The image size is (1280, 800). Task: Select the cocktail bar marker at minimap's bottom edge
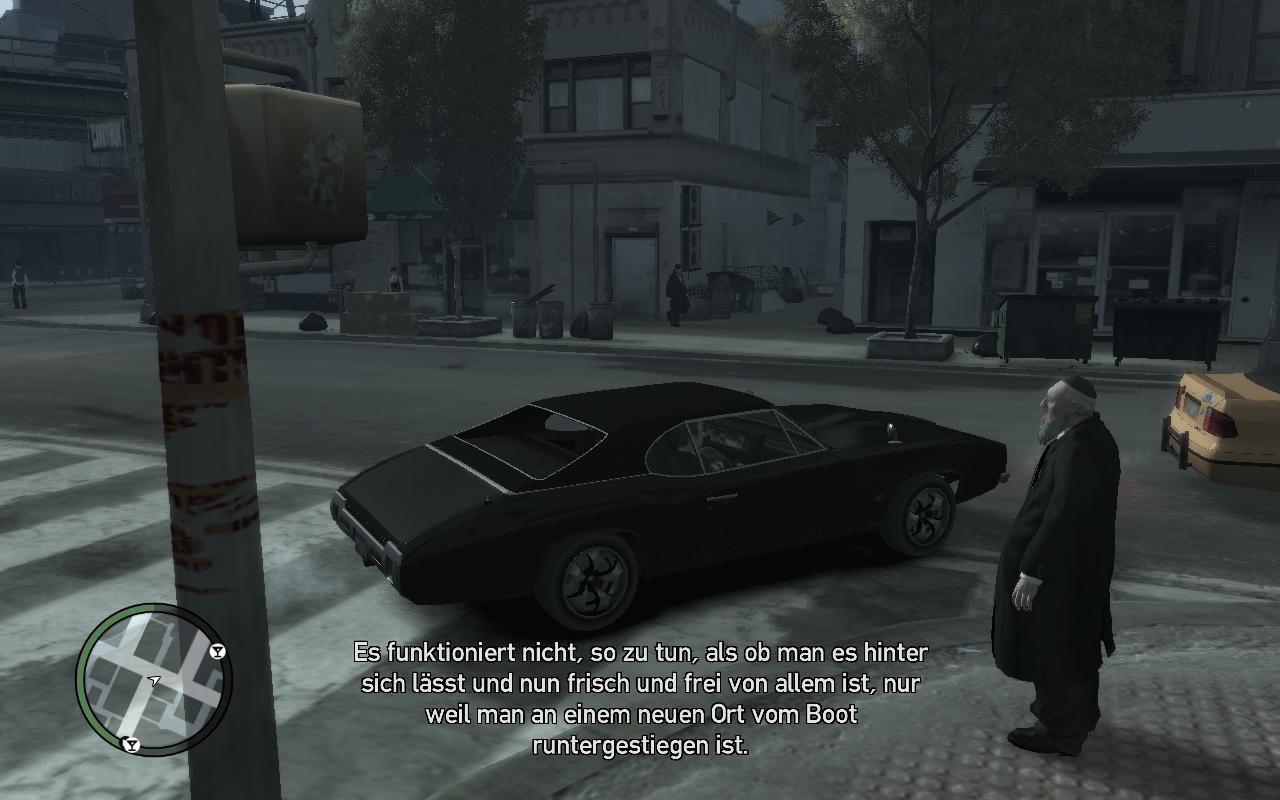click(129, 744)
